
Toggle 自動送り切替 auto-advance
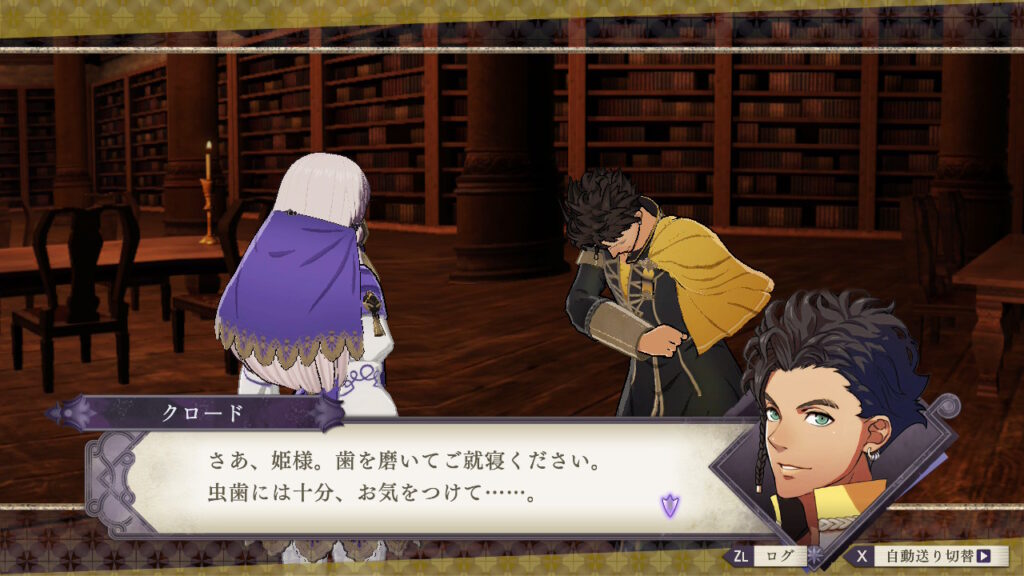tap(932, 556)
